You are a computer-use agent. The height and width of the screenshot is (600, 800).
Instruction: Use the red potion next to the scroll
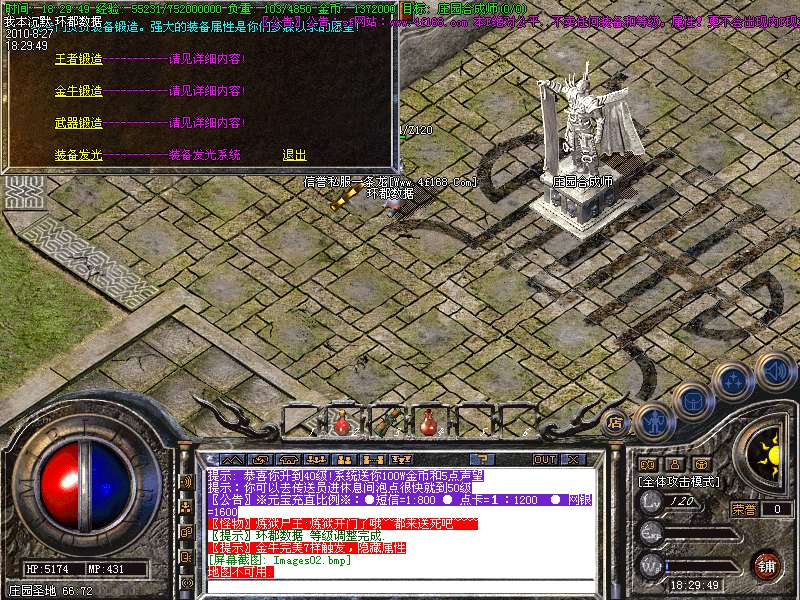(x=427, y=421)
